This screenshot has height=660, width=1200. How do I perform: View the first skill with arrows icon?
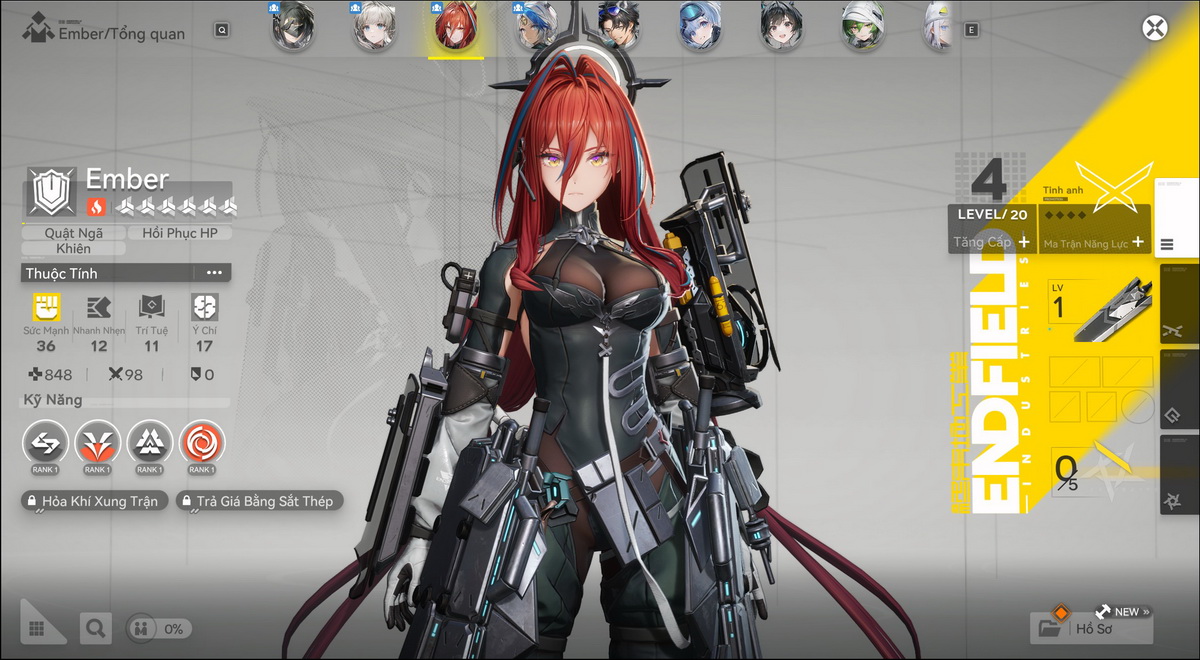coord(46,441)
